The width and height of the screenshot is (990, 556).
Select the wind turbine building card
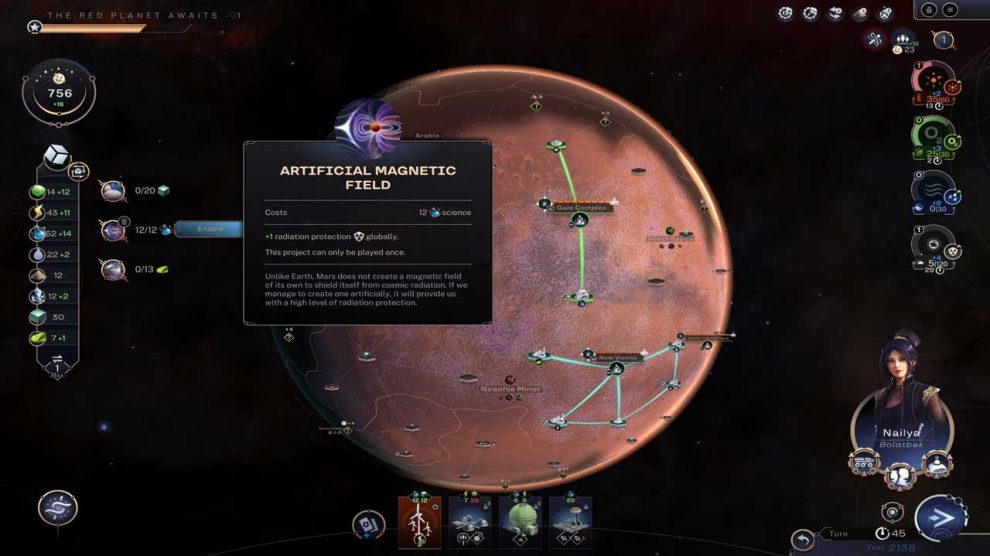tap(419, 521)
